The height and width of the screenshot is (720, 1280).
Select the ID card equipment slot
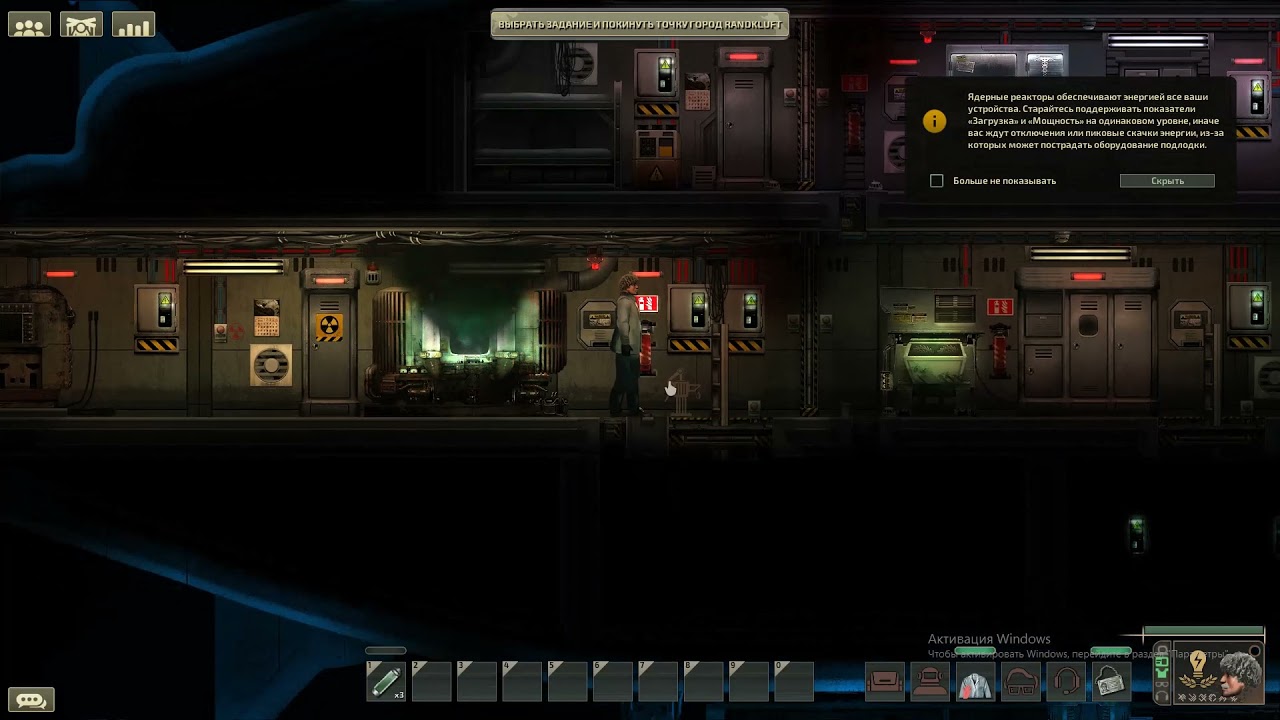pyautogui.click(x=1111, y=683)
